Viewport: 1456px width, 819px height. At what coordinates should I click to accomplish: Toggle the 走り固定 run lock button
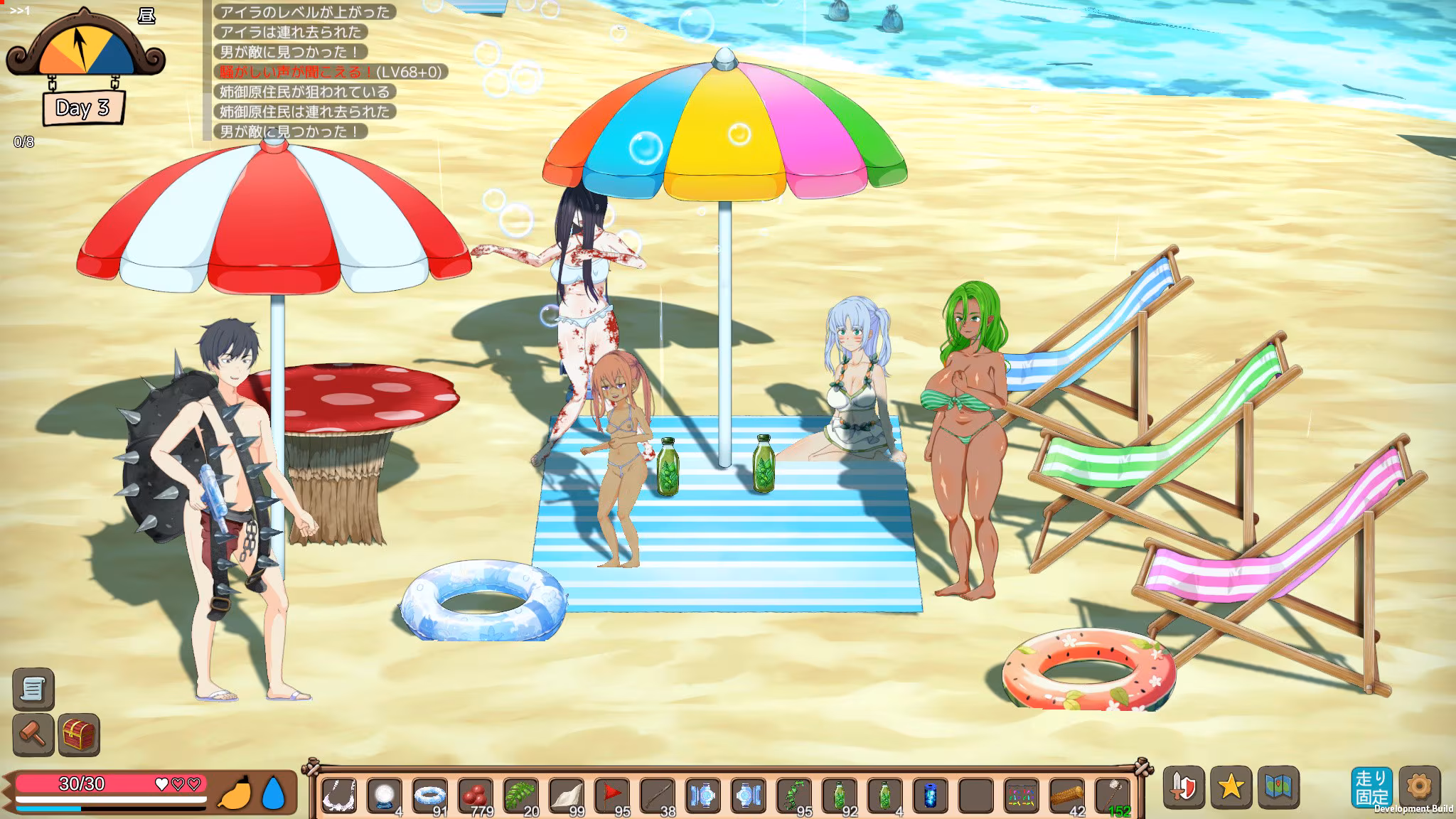click(x=1371, y=788)
